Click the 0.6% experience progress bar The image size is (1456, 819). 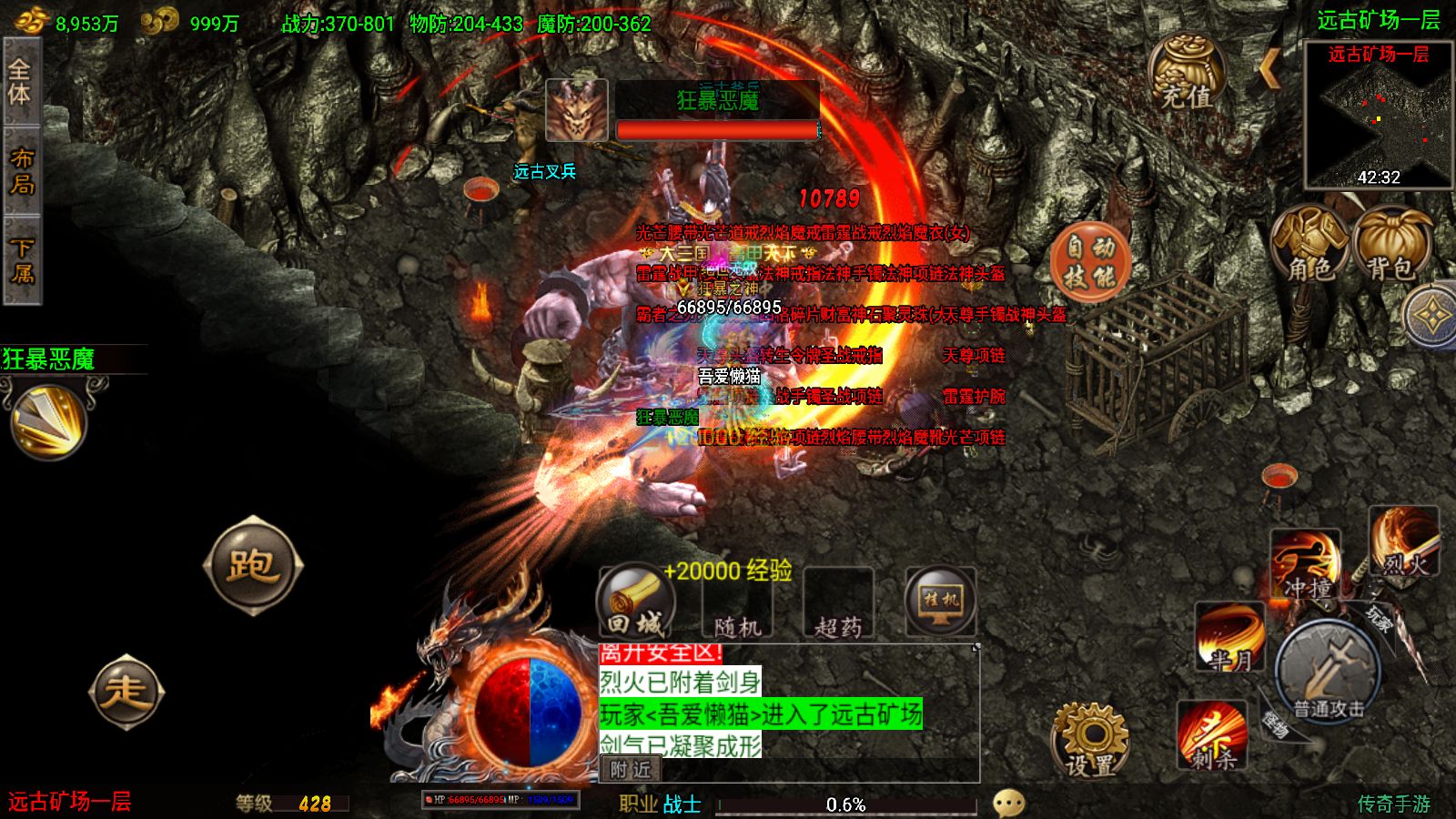coord(844,803)
